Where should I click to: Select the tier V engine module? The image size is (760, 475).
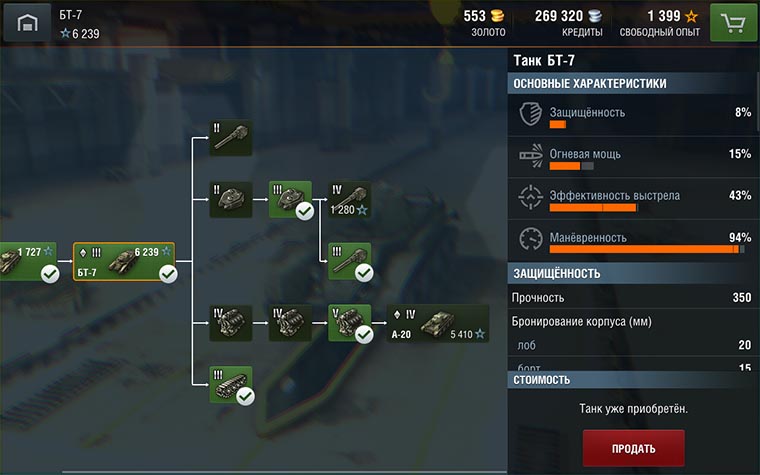tap(349, 323)
